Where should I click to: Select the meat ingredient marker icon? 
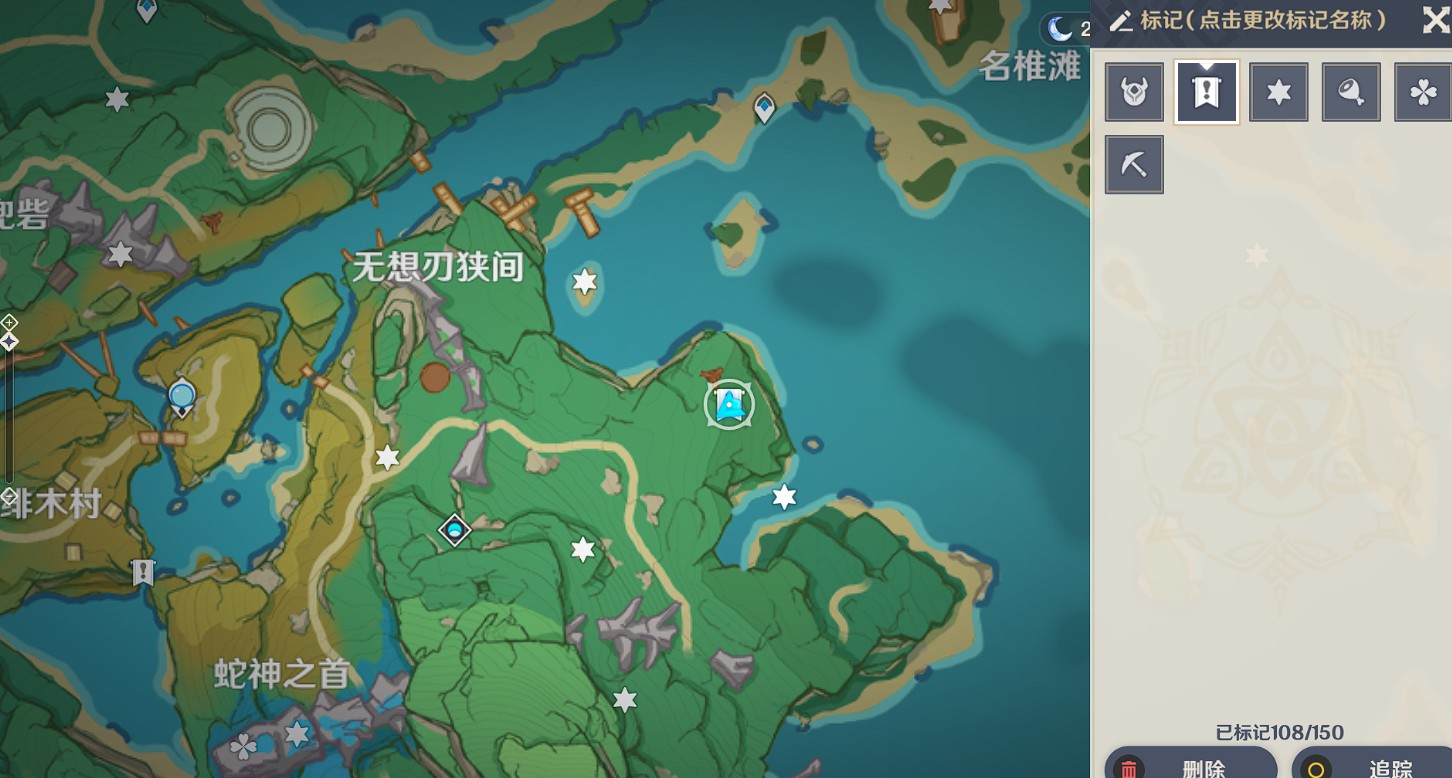1351,91
